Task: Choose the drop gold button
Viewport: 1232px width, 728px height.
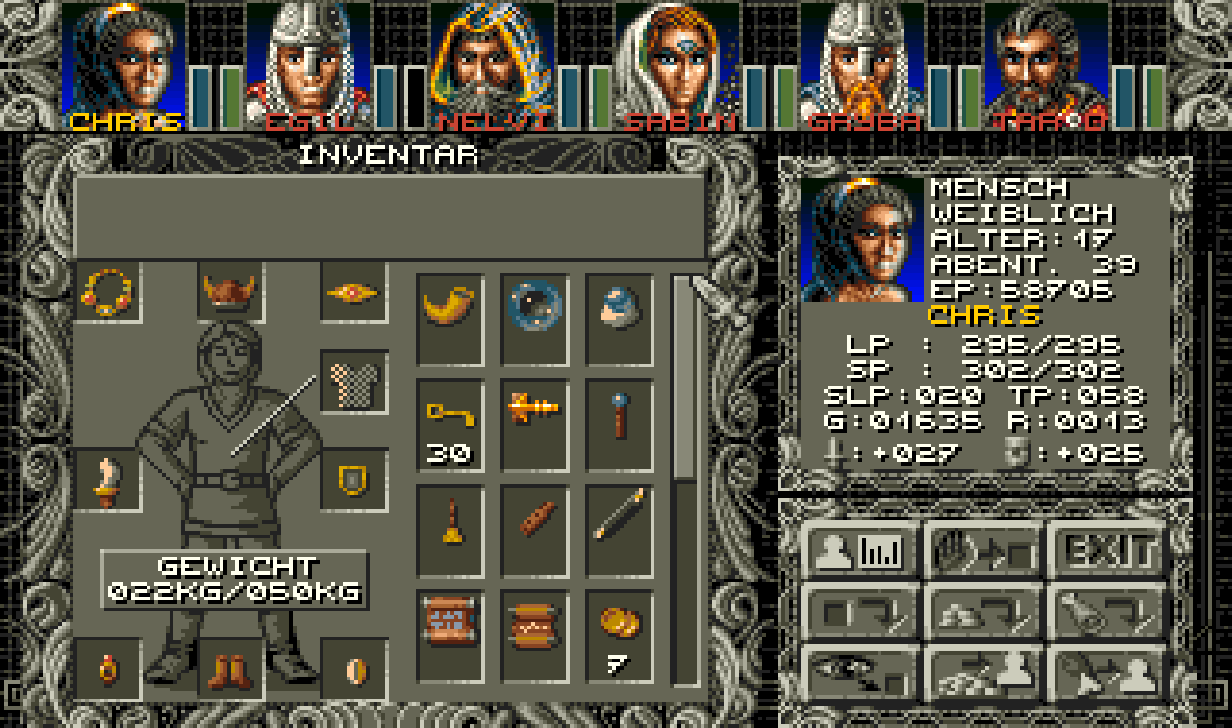Action: pos(984,609)
